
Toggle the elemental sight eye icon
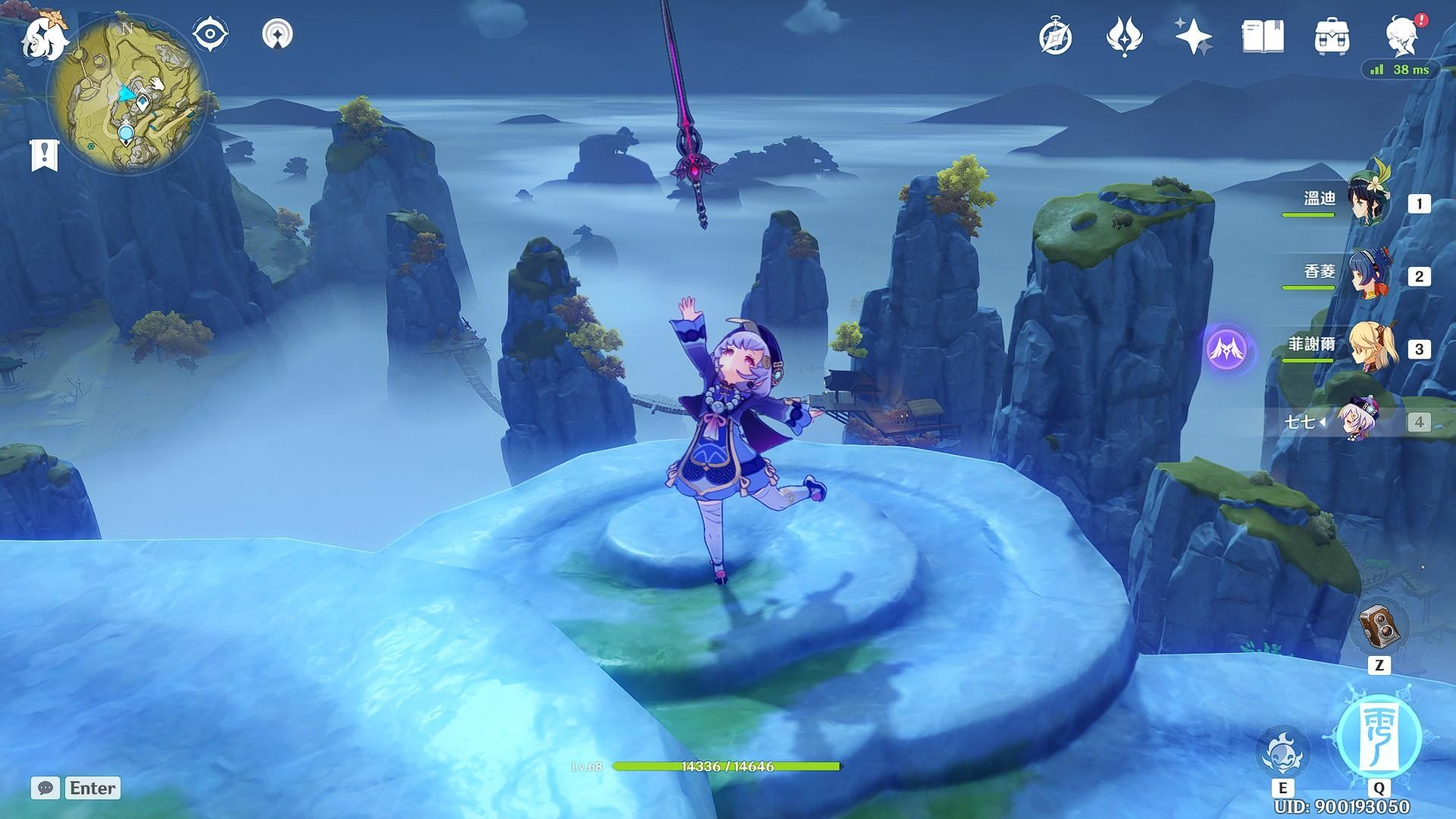[x=211, y=34]
